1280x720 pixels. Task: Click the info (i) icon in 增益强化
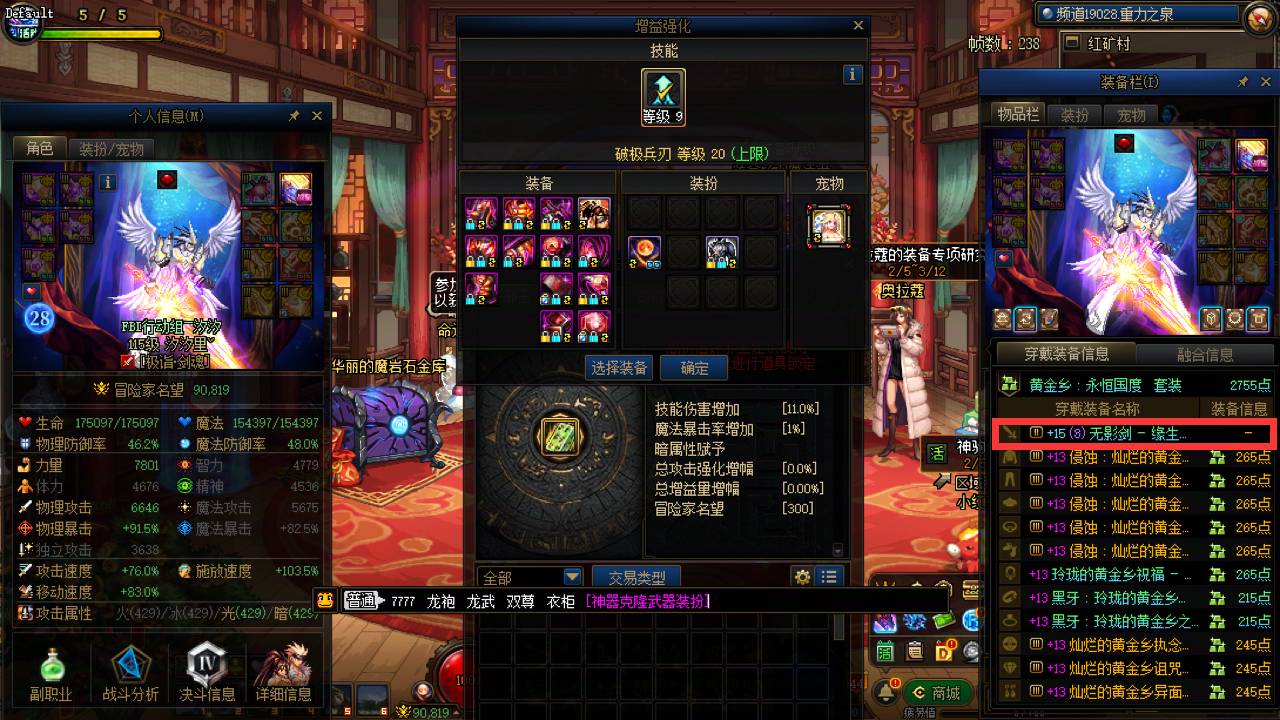coord(851,74)
